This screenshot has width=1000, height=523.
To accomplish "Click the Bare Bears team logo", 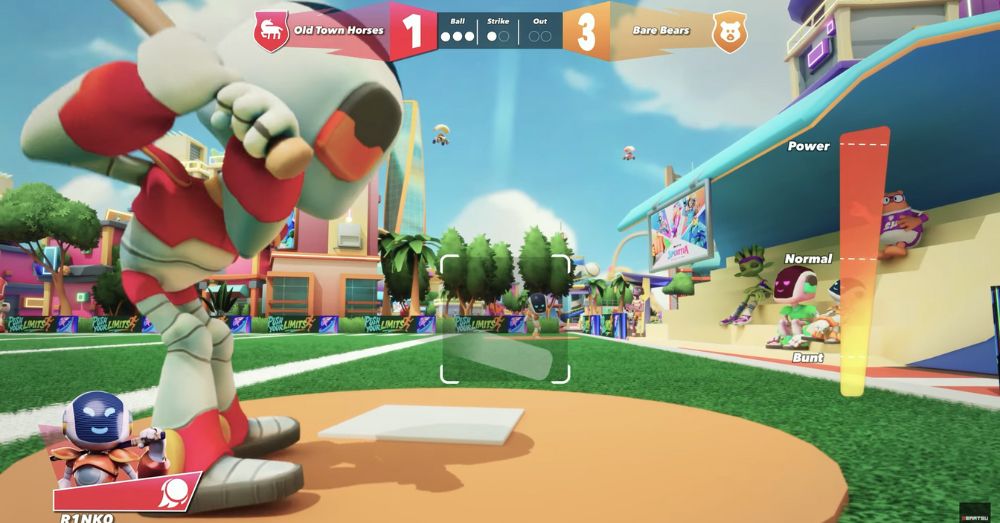I will (729, 32).
